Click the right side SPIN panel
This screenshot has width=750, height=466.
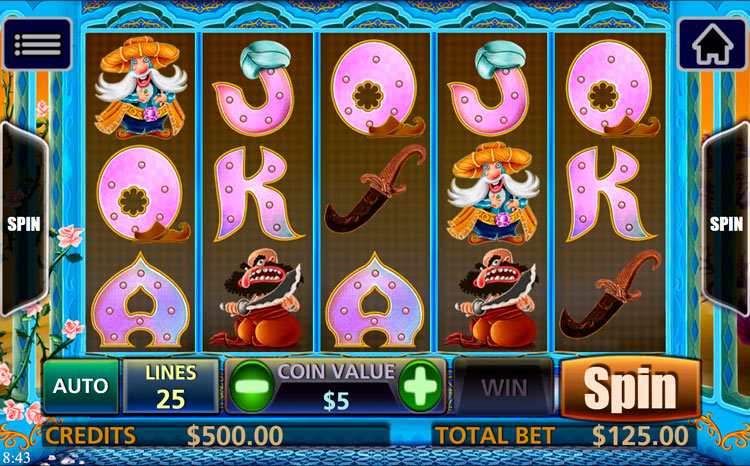click(x=726, y=224)
